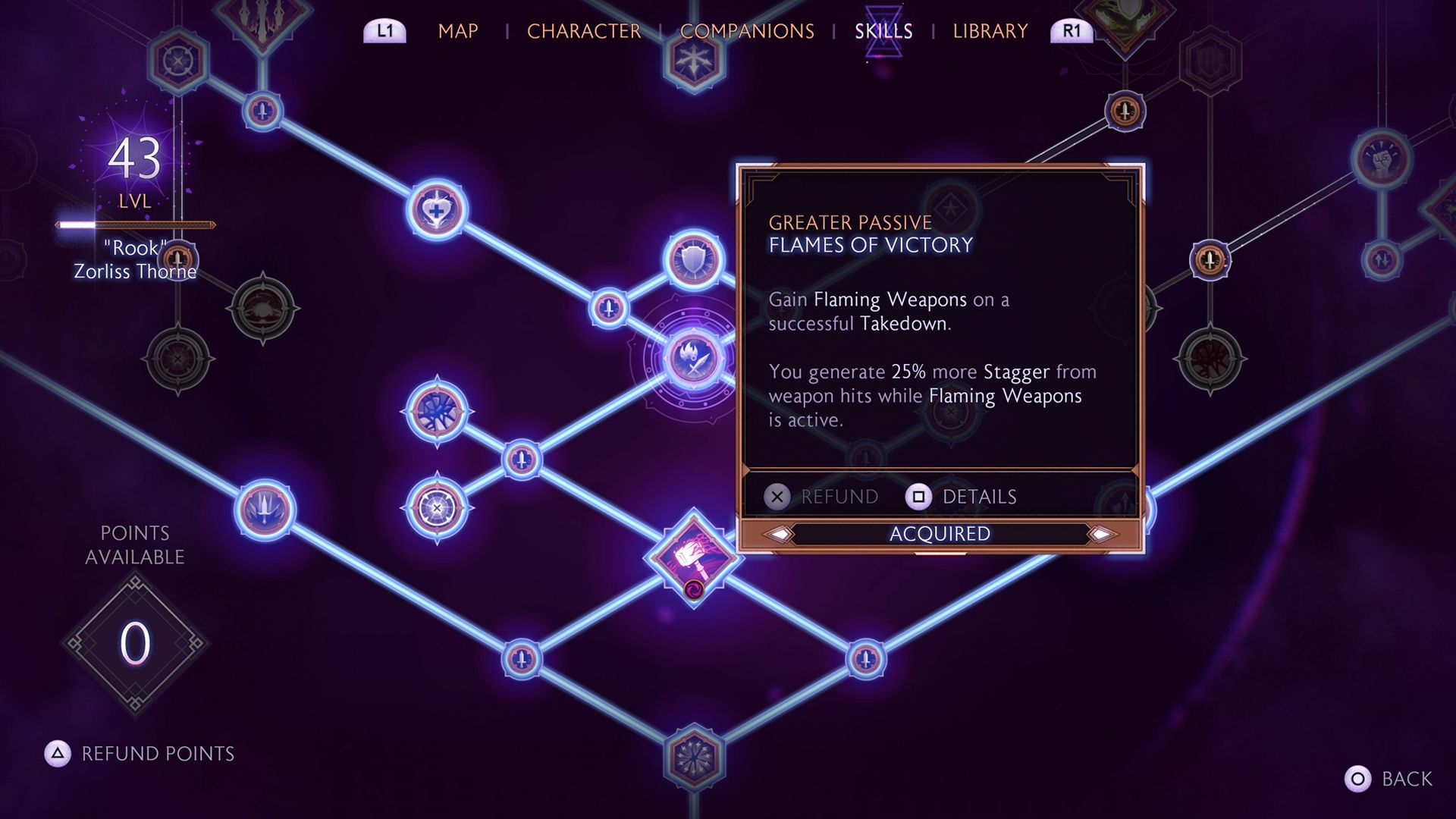1456x819 pixels.
Task: Select the crosshair target skill node
Action: [437, 508]
